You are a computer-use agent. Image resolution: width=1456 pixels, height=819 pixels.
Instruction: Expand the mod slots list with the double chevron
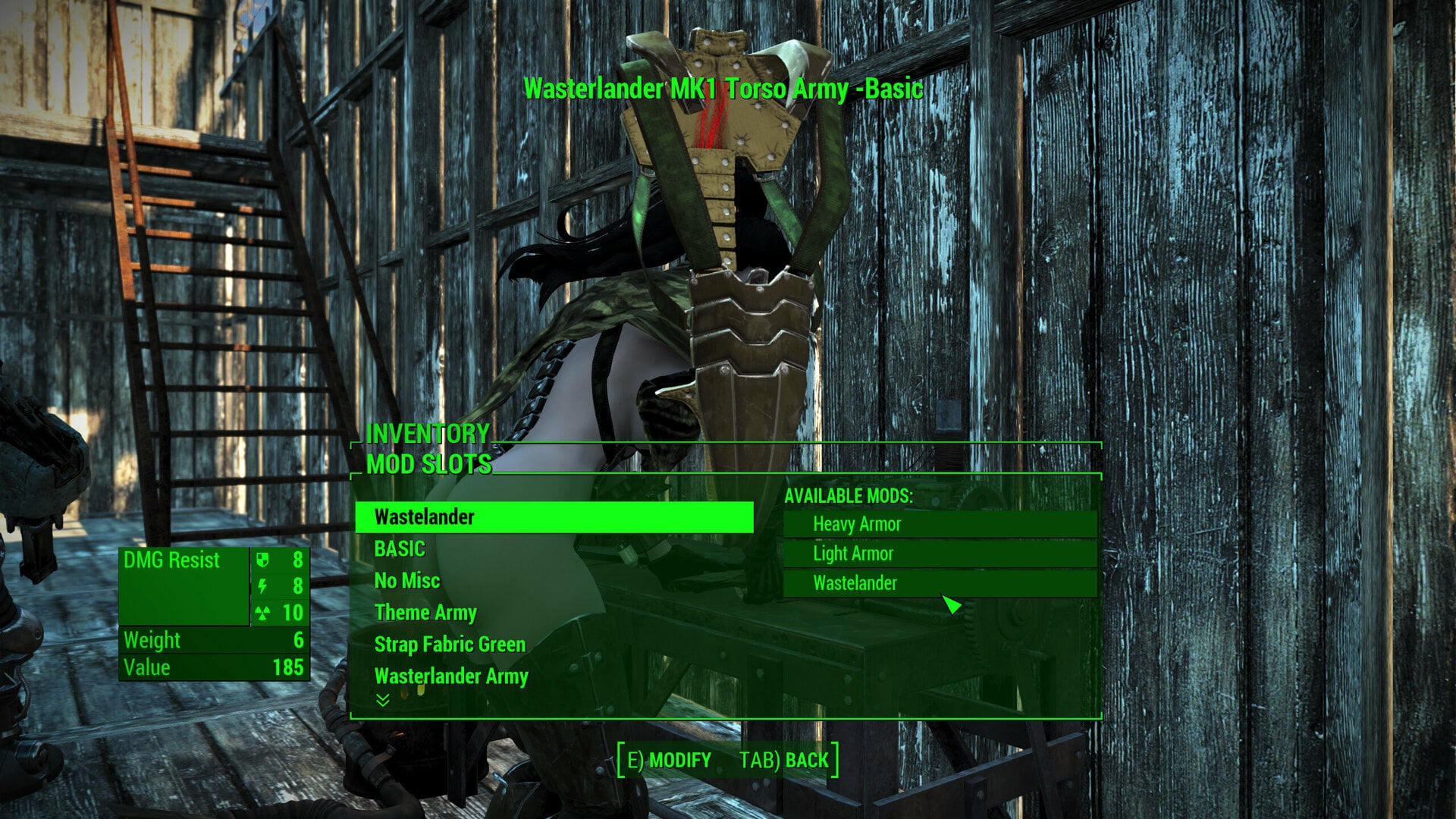pyautogui.click(x=382, y=701)
